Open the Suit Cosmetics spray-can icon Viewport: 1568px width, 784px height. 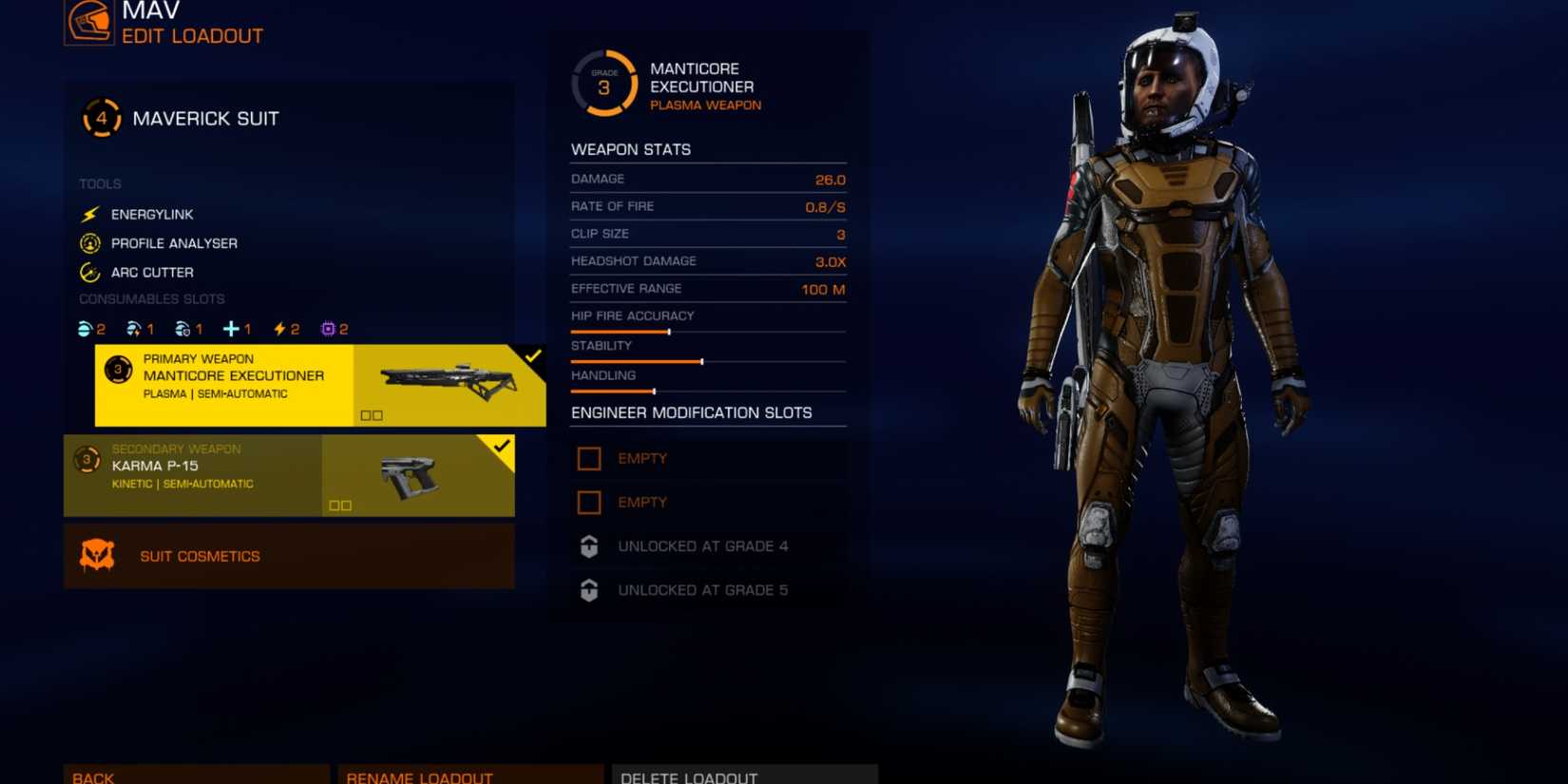click(x=95, y=555)
